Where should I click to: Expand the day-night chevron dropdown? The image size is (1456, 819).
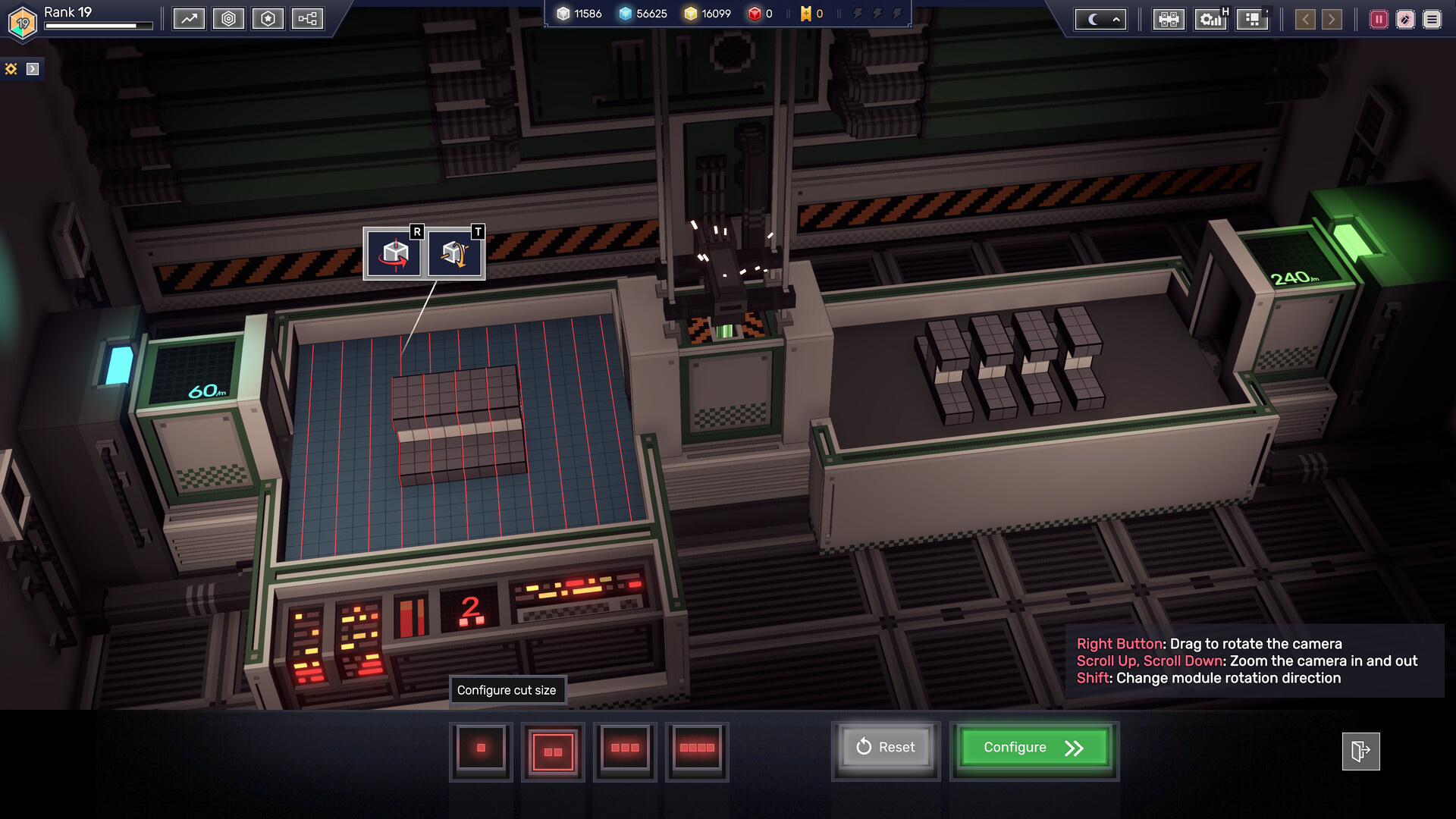[1116, 19]
